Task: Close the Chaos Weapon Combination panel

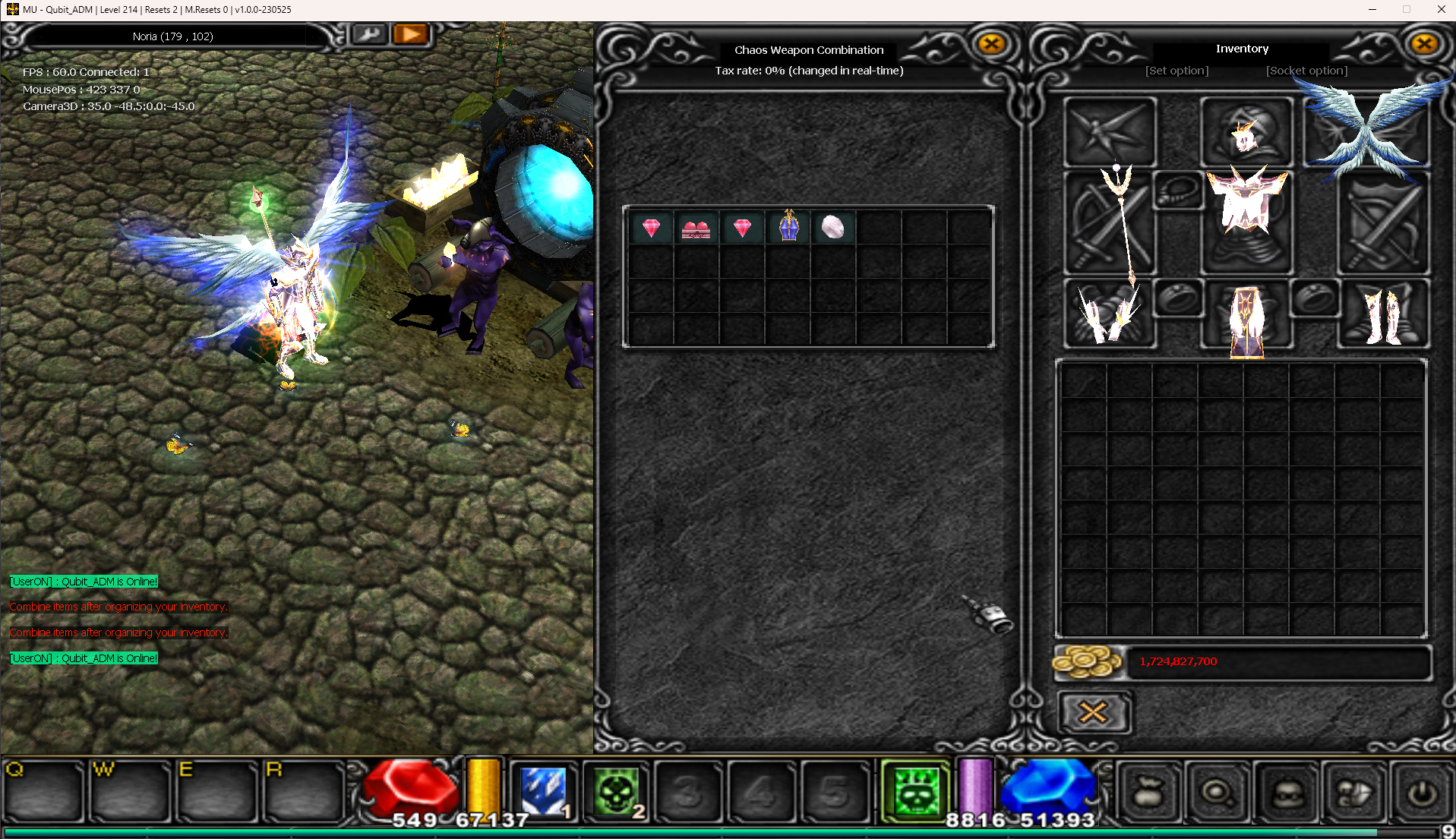Action: 991,44
